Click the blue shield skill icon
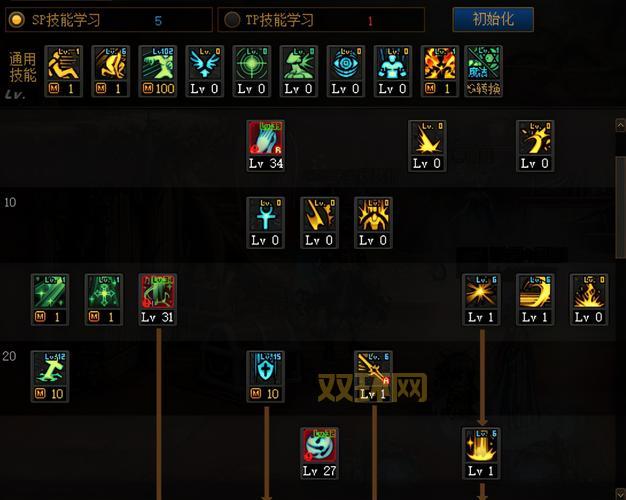This screenshot has height=500, width=626. click(266, 370)
